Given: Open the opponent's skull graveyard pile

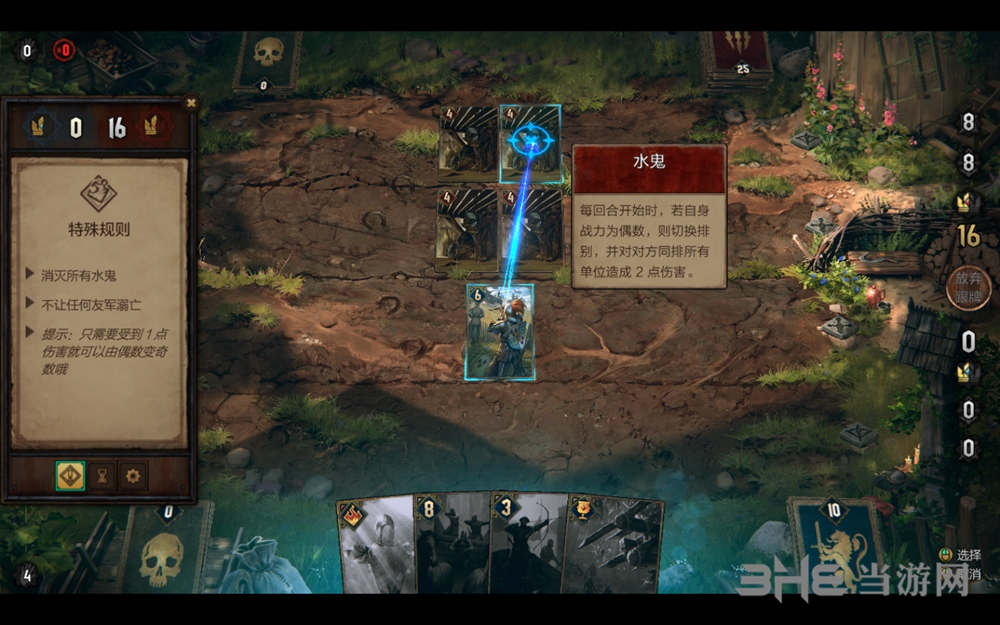Looking at the screenshot, I should pyautogui.click(x=267, y=60).
